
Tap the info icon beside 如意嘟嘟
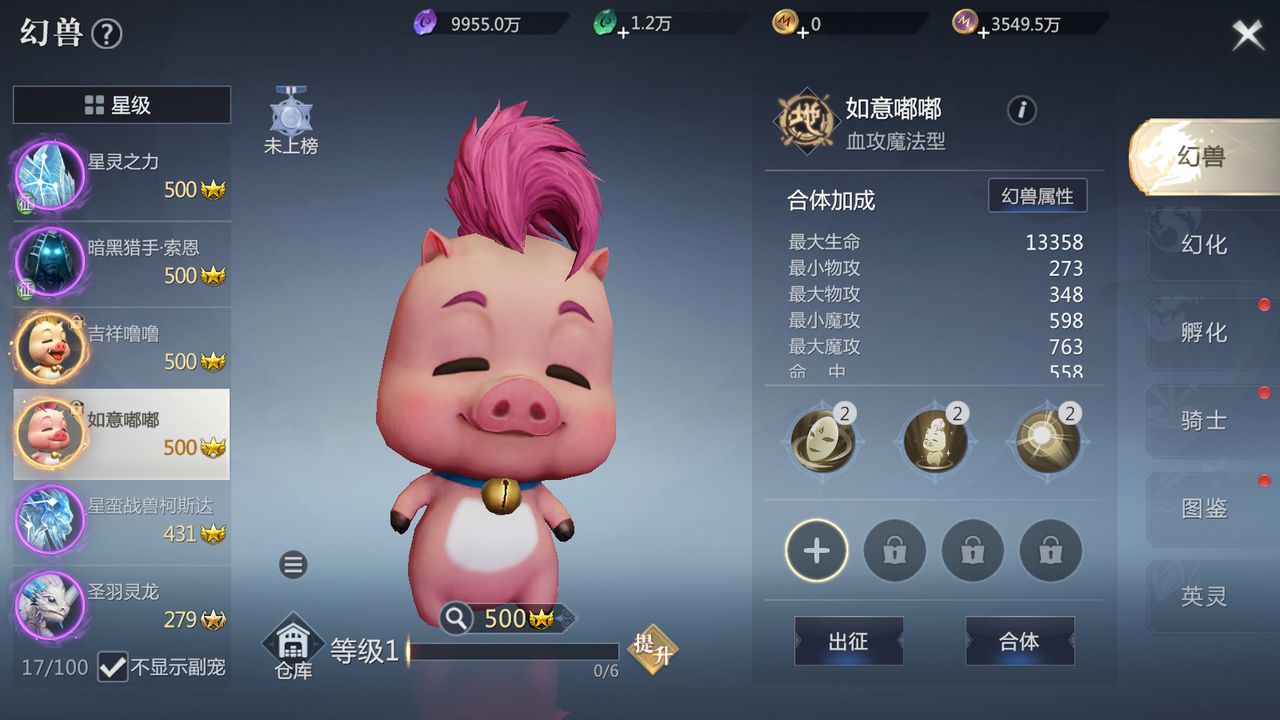(1021, 111)
